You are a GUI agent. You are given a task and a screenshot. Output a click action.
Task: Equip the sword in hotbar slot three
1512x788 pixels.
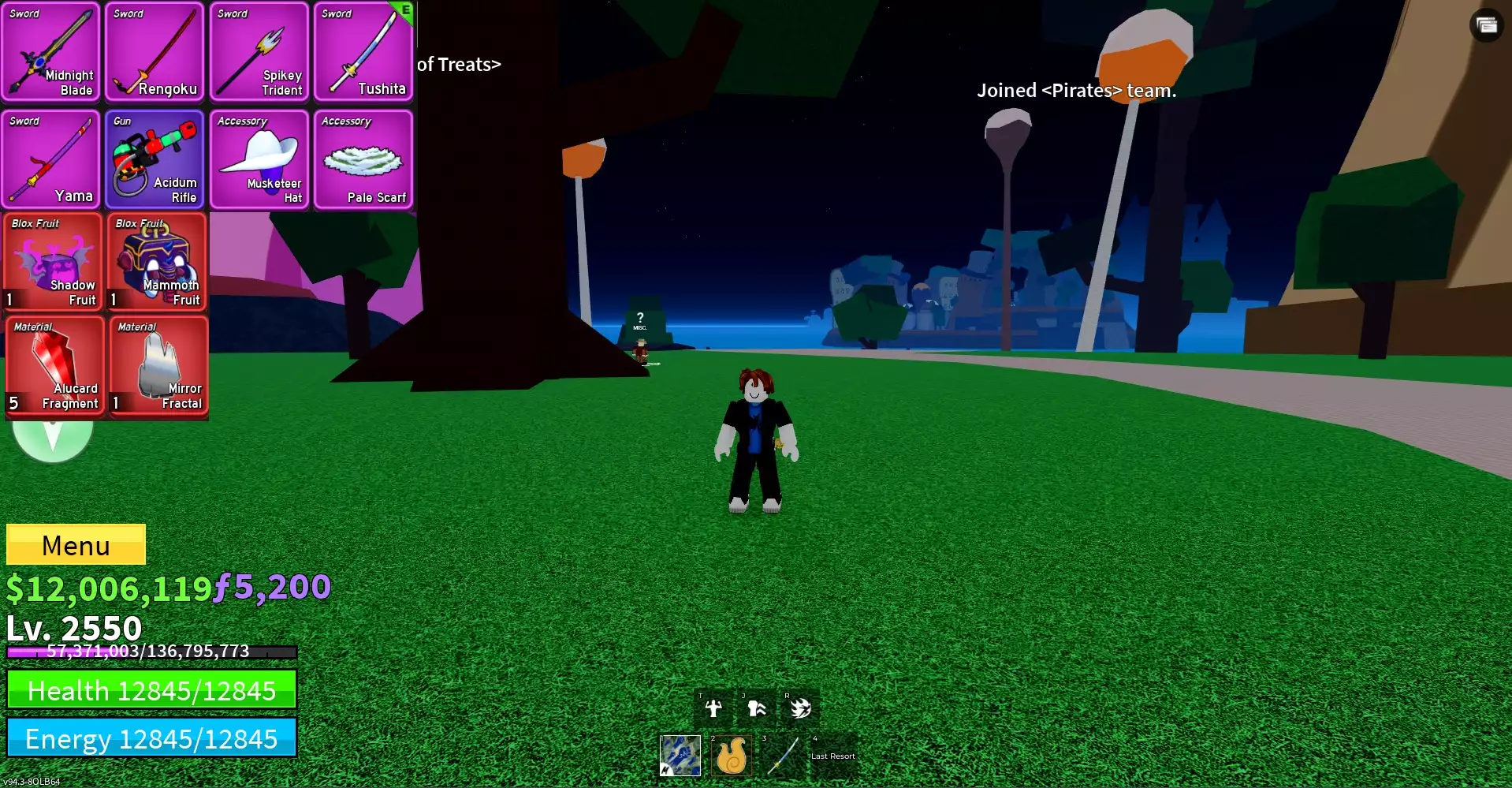coord(782,755)
